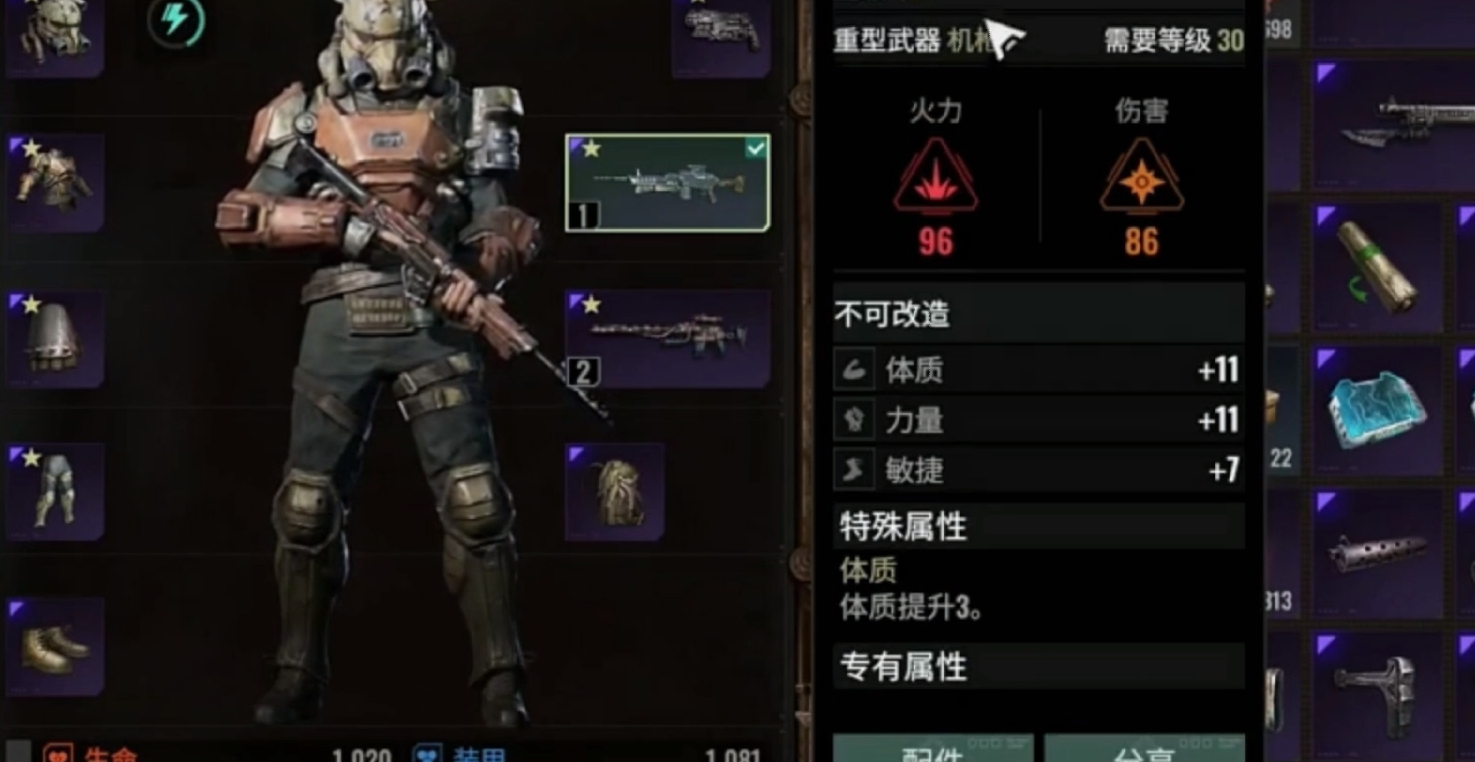
Task: Select the leg armor equipment slot
Action: coord(55,492)
